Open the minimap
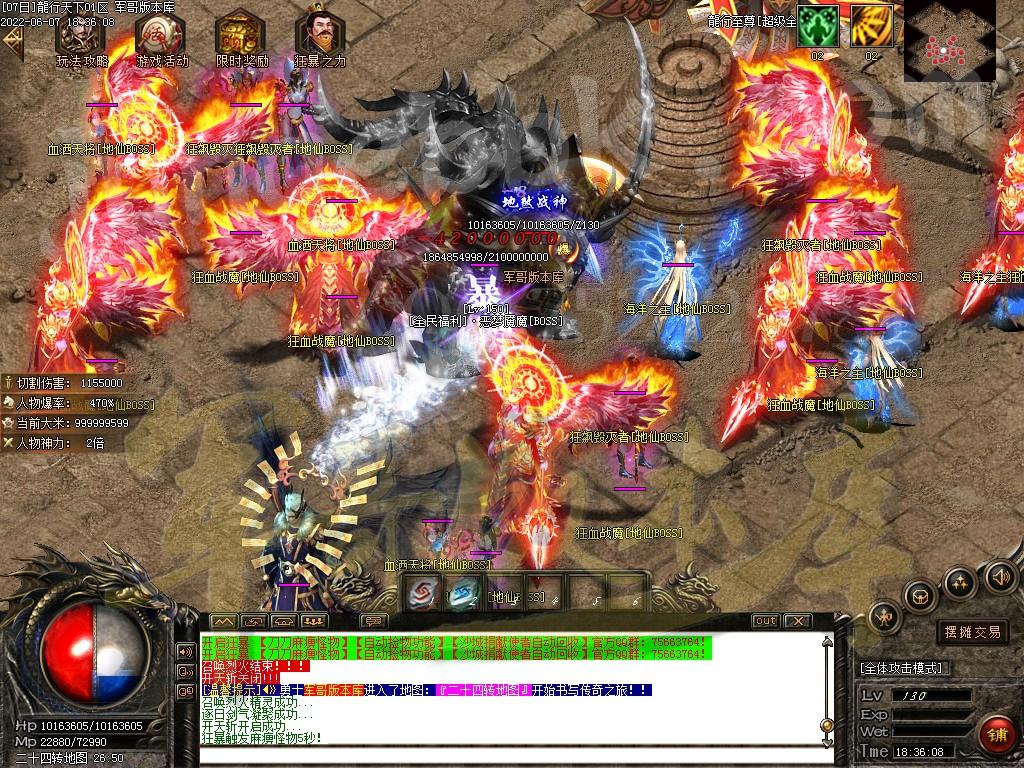Screen dimensions: 1024x768 pyautogui.click(x=949, y=41)
